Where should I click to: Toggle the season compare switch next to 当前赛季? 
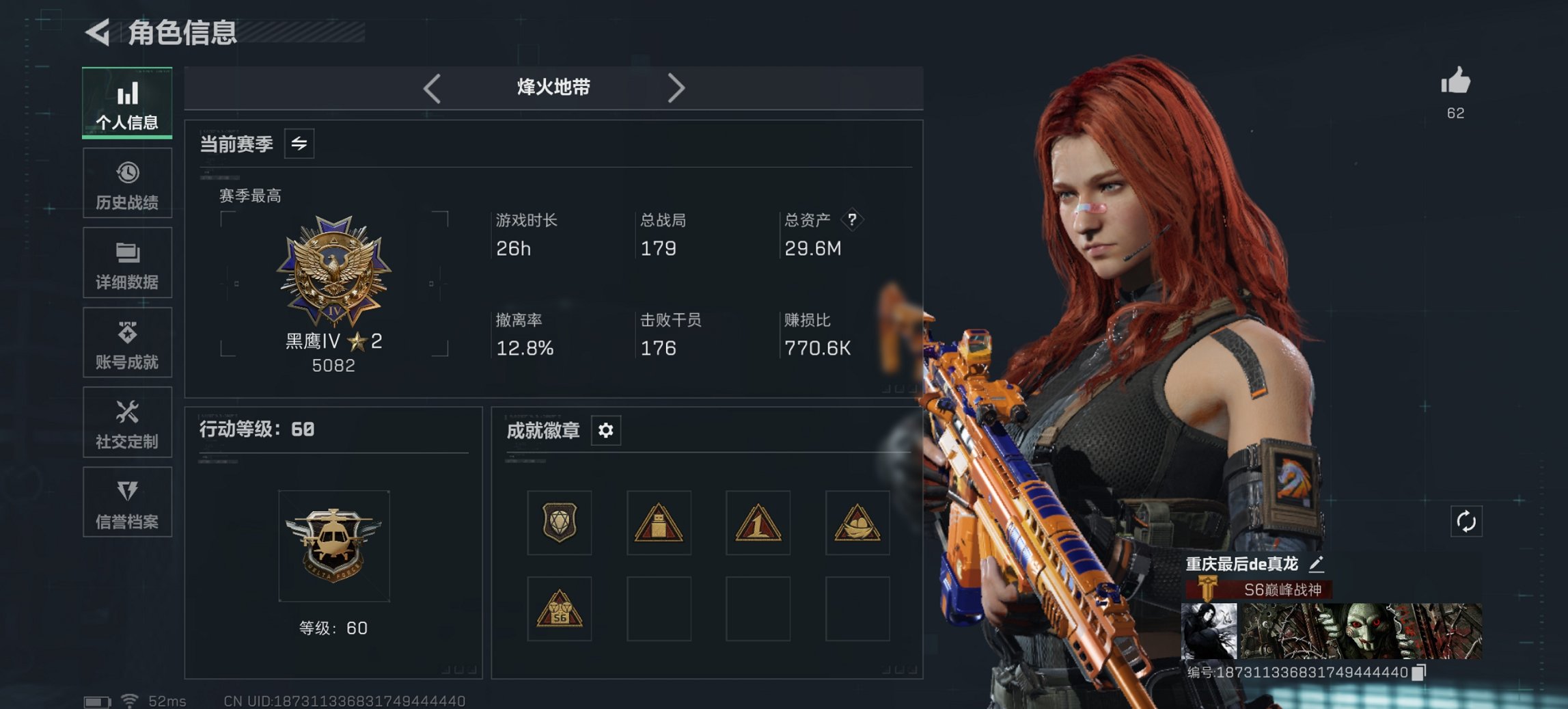[299, 143]
